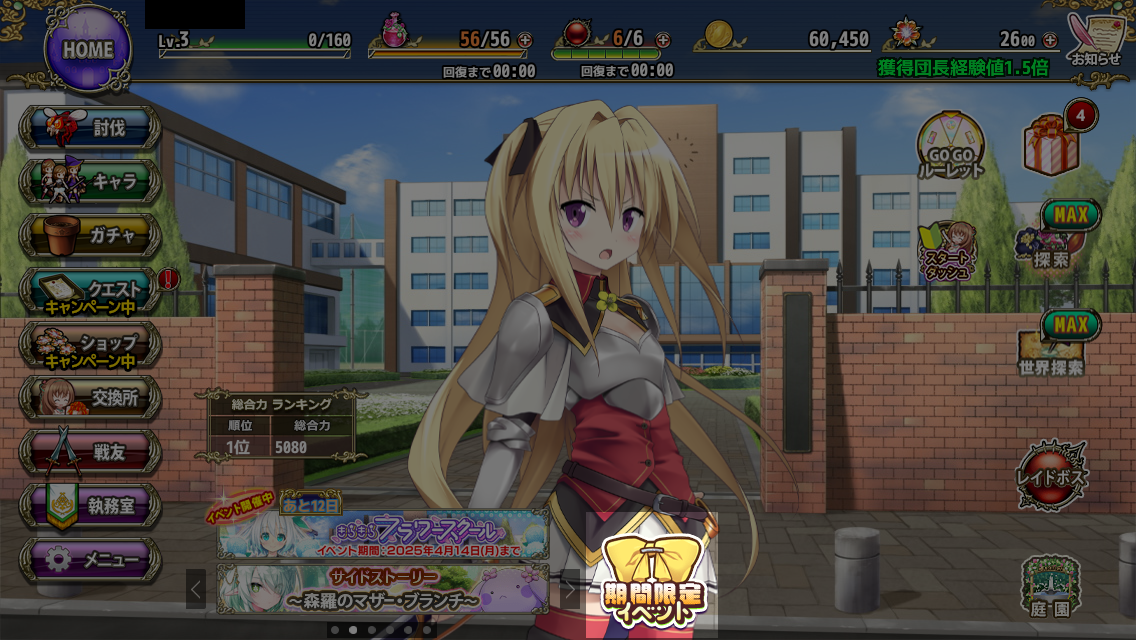Visit the 庭園 garden
1136x640 pixels.
(1050, 586)
